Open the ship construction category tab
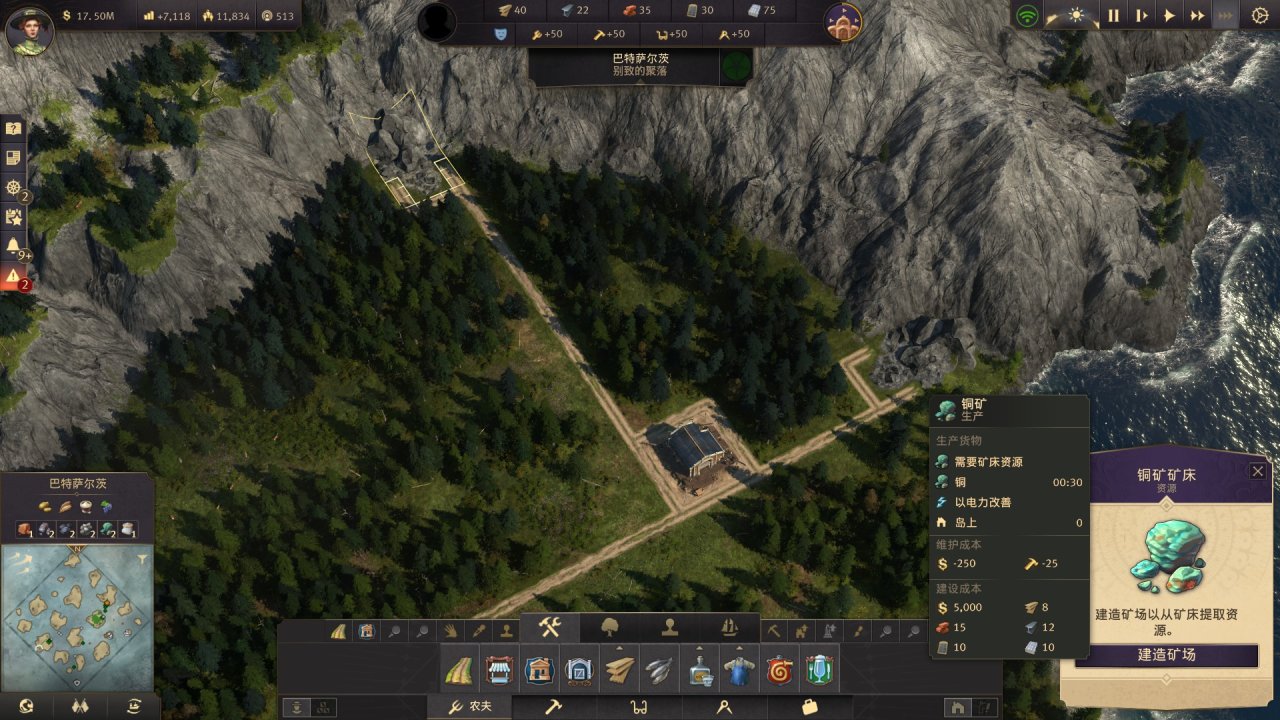This screenshot has height=720, width=1280. [729, 628]
